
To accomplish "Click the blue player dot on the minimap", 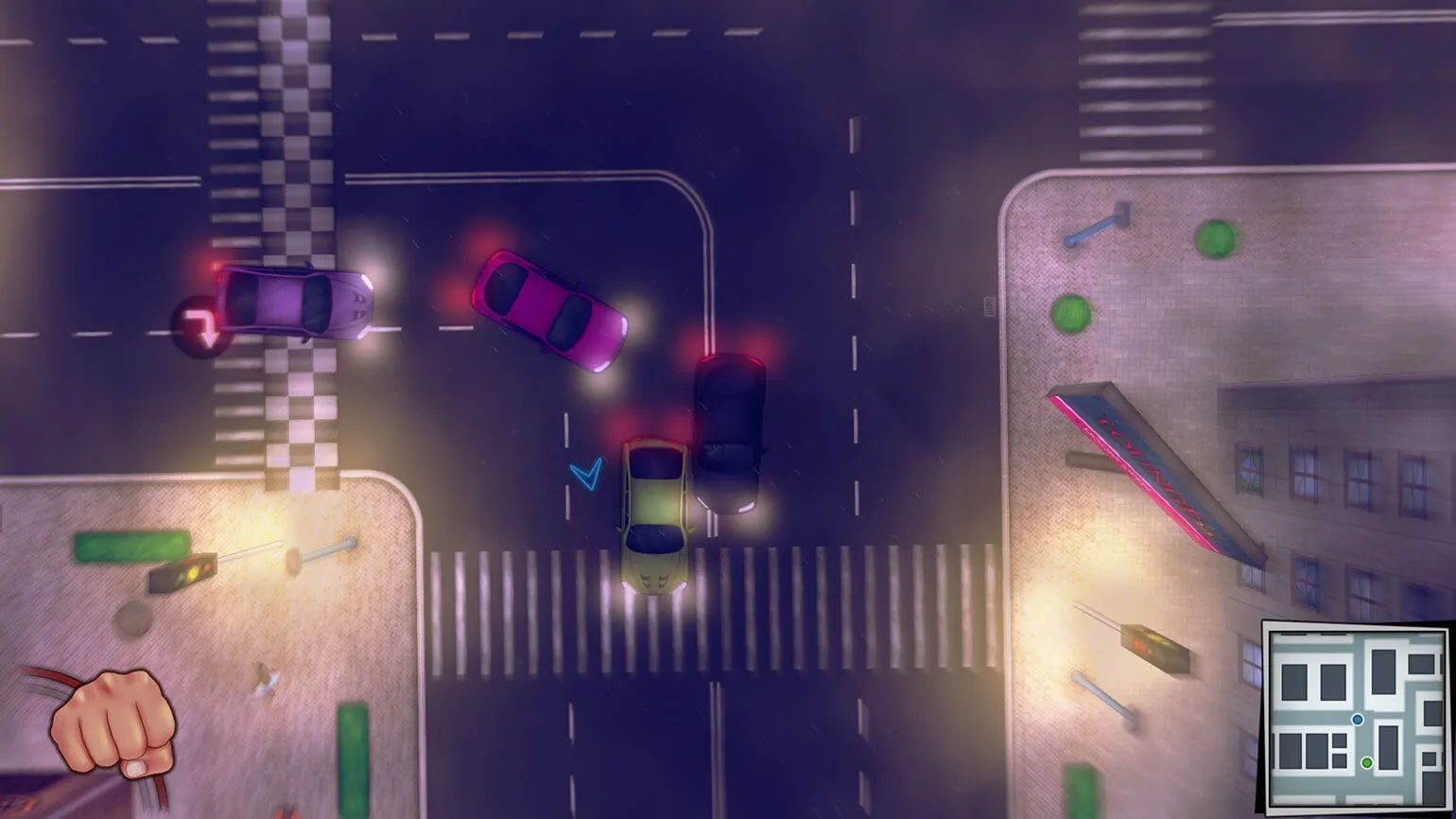I will (1358, 720).
